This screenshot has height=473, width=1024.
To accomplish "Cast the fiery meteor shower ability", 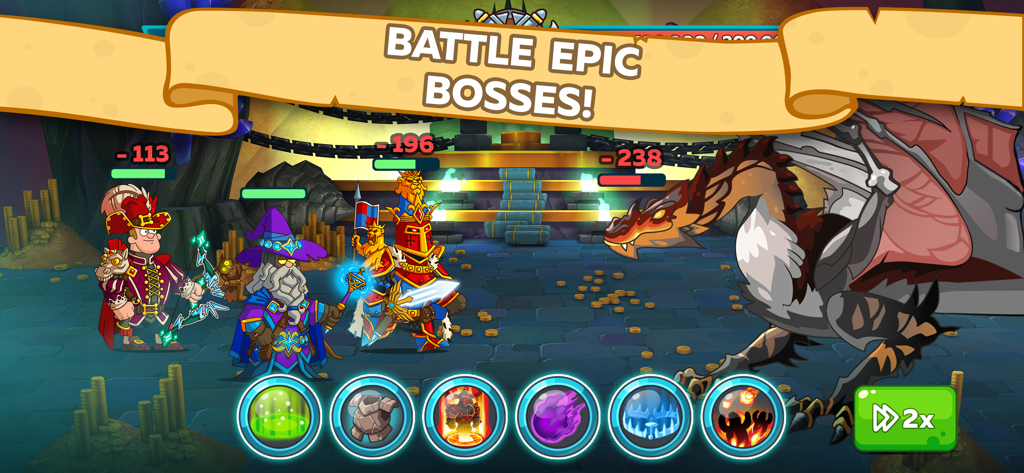I will 742,416.
